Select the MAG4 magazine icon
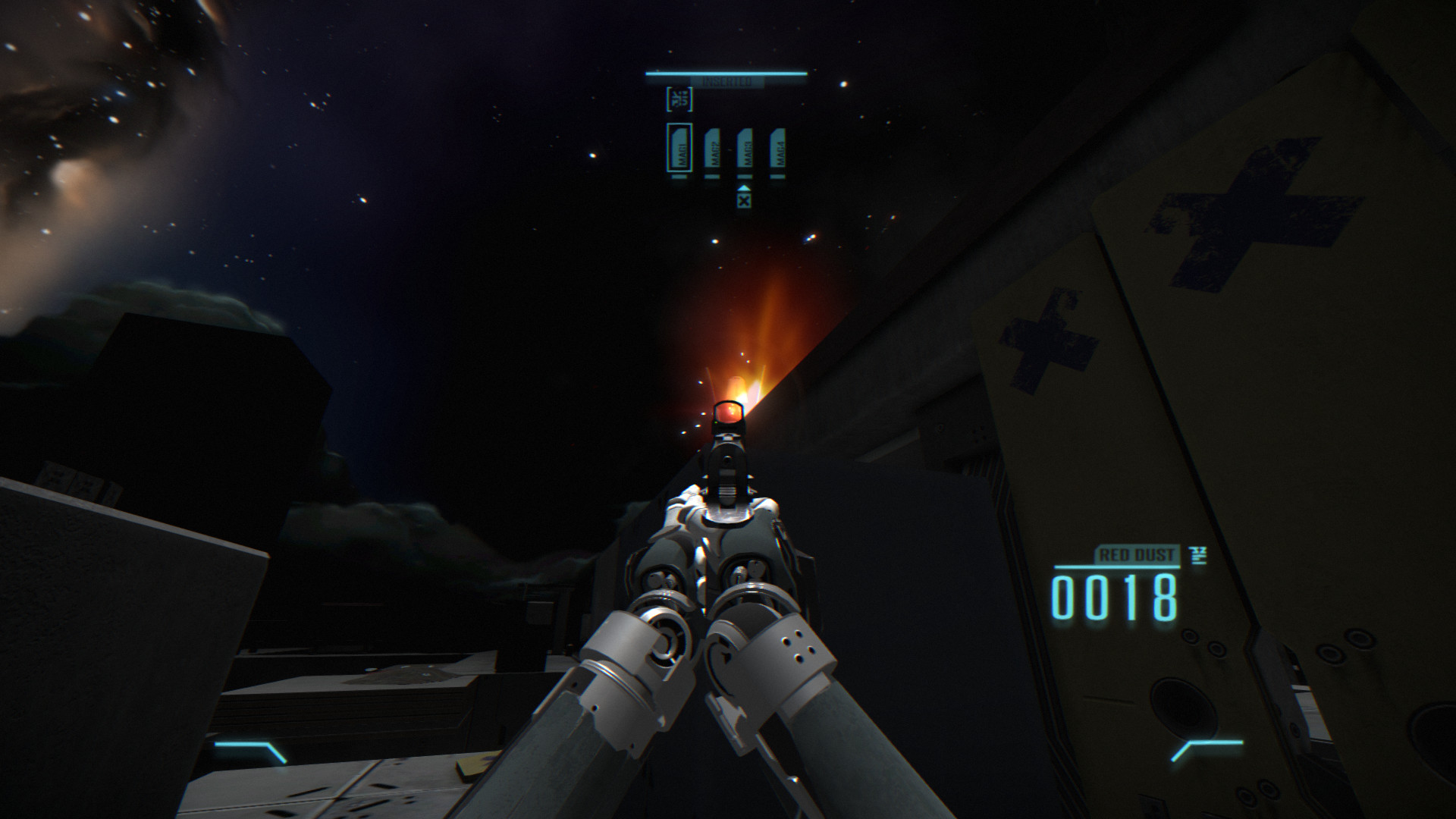The height and width of the screenshot is (819, 1456). tap(778, 149)
